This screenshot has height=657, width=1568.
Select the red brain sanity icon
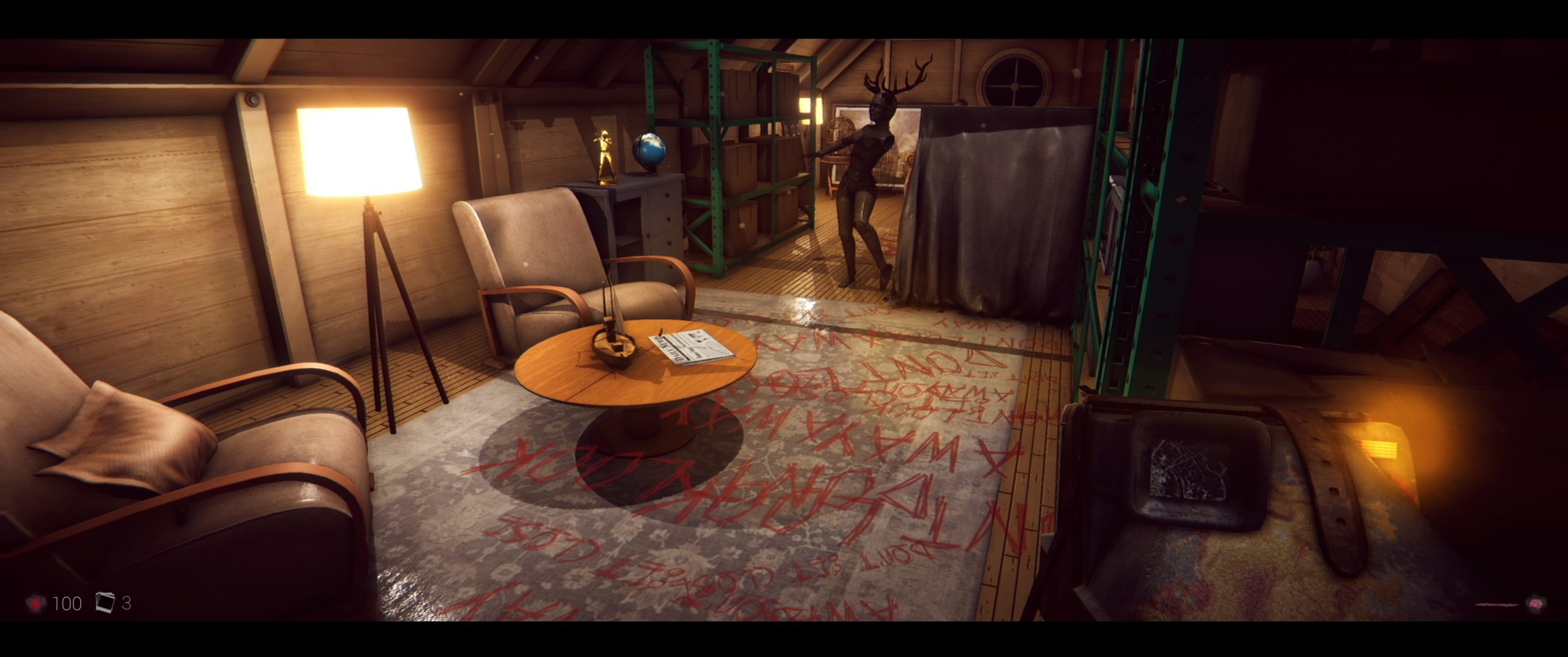[x=1536, y=604]
